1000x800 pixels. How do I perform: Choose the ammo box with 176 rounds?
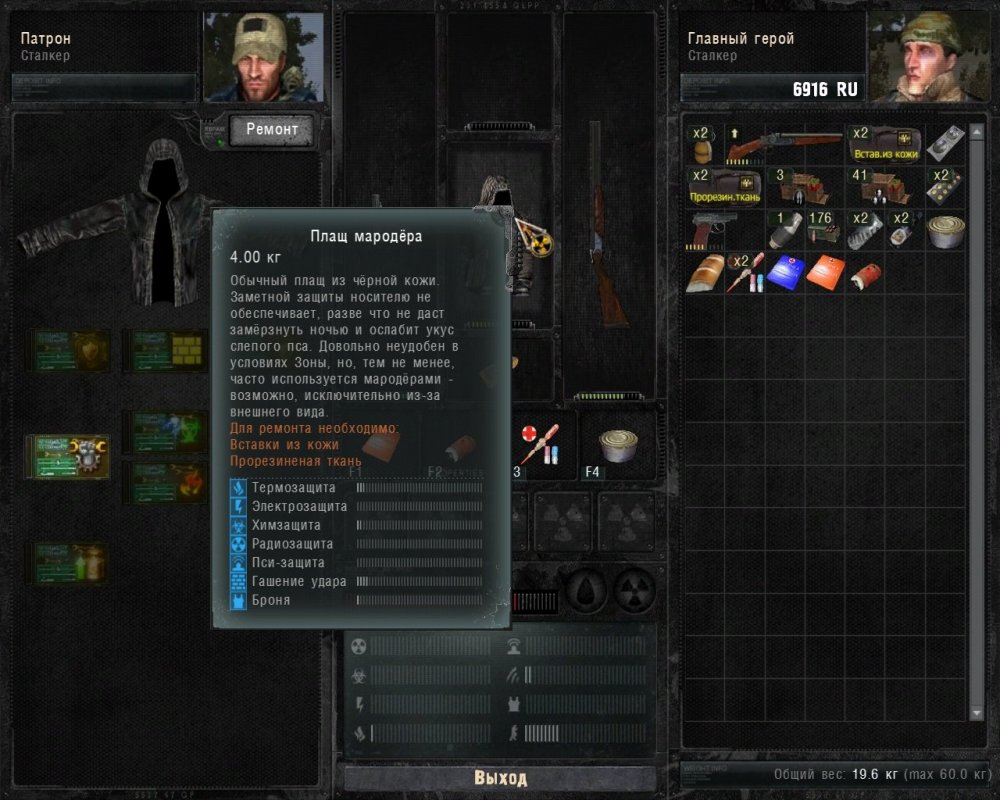tap(820, 231)
